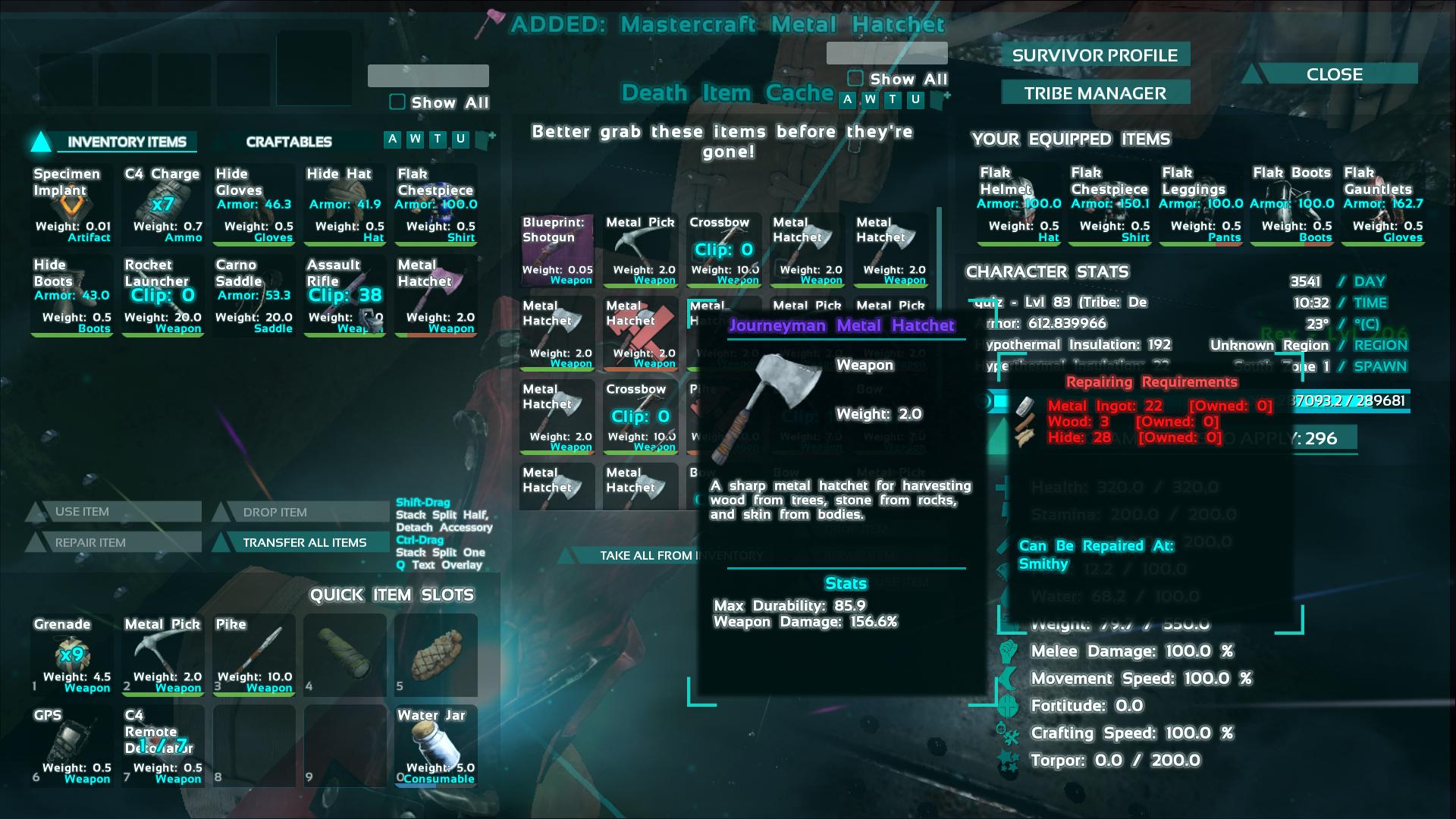Select the C4 Charge stack
Image resolution: width=1456 pixels, height=819 pixels.
pos(163,205)
